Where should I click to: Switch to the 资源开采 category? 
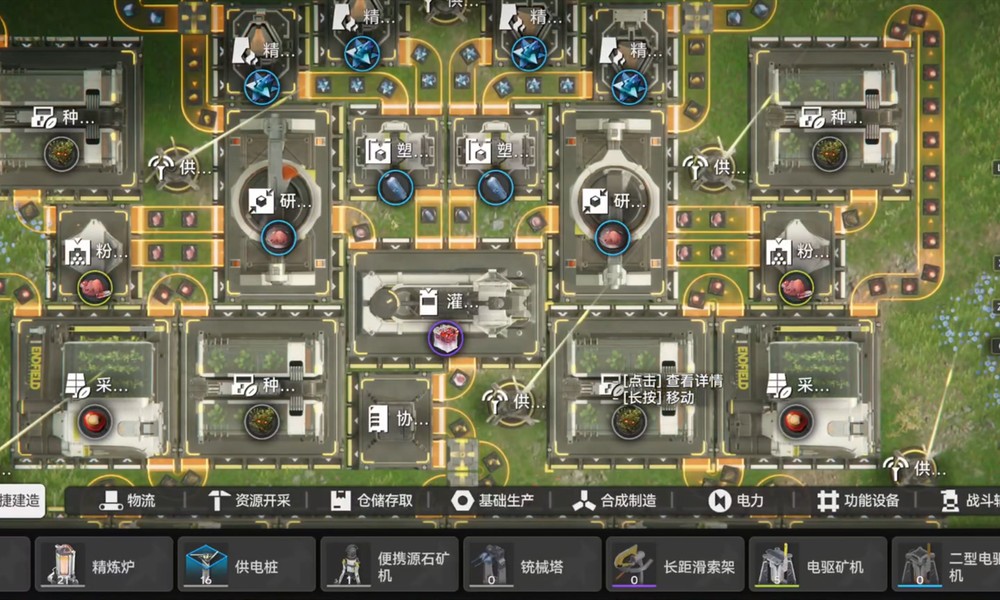pos(249,501)
